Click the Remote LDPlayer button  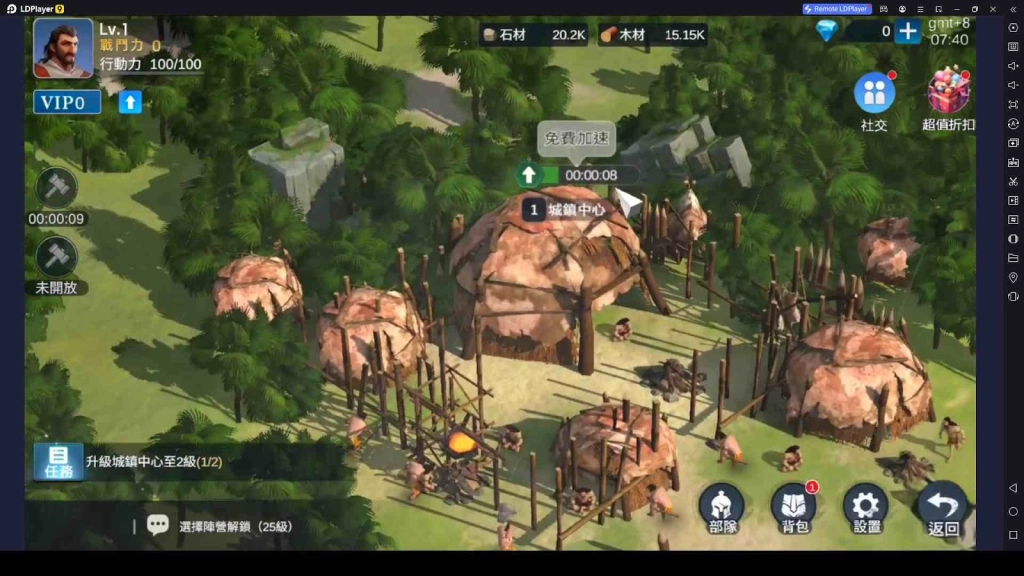[x=837, y=9]
